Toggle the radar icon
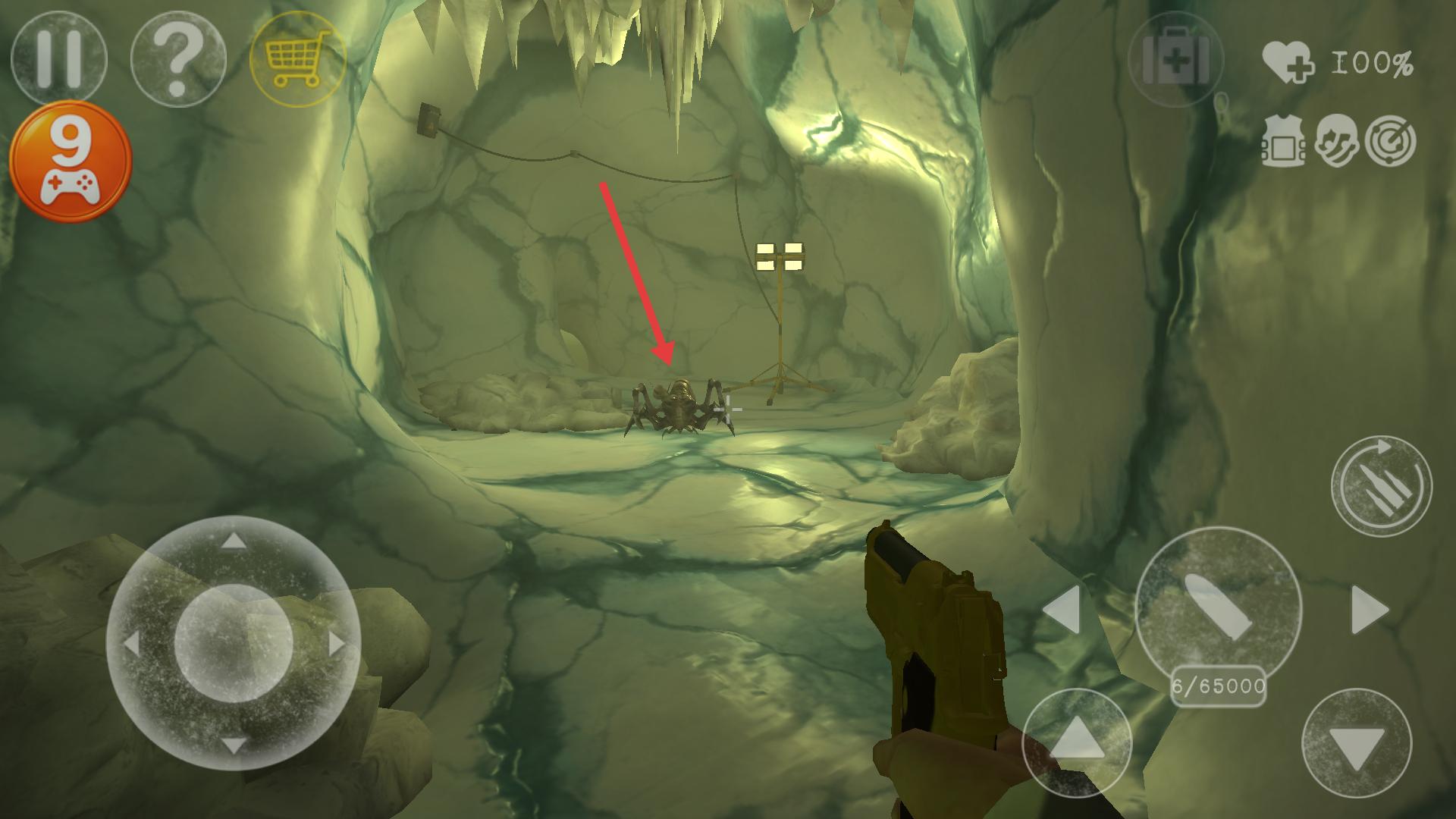1456x819 pixels. coord(1391,141)
